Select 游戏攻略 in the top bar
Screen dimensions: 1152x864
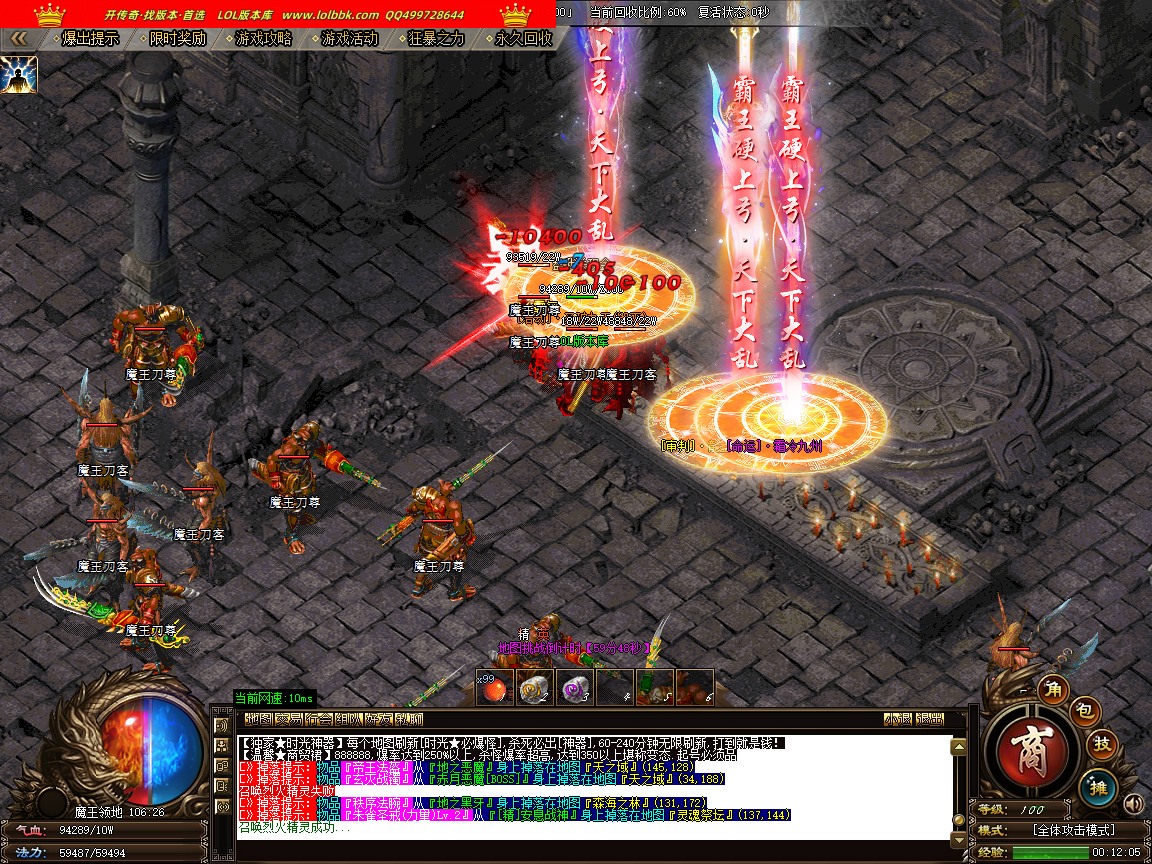[264, 39]
